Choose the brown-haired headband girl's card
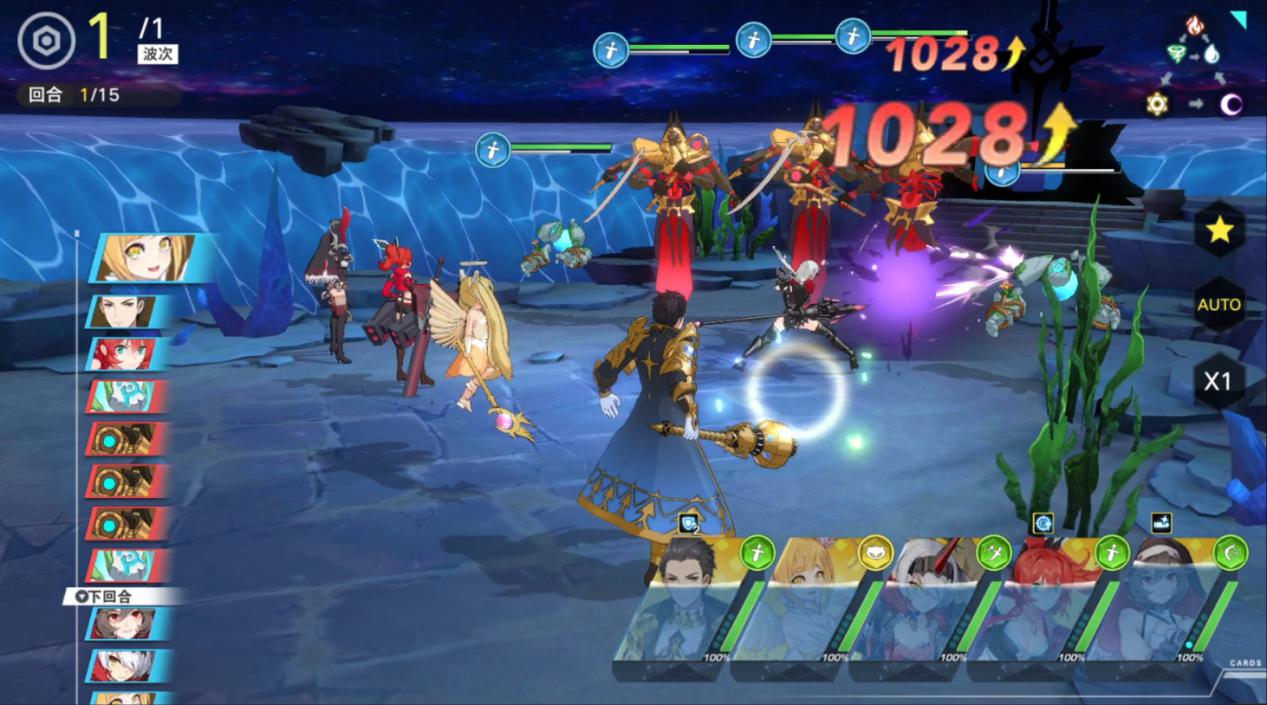Image resolution: width=1267 pixels, height=705 pixels. click(1162, 600)
